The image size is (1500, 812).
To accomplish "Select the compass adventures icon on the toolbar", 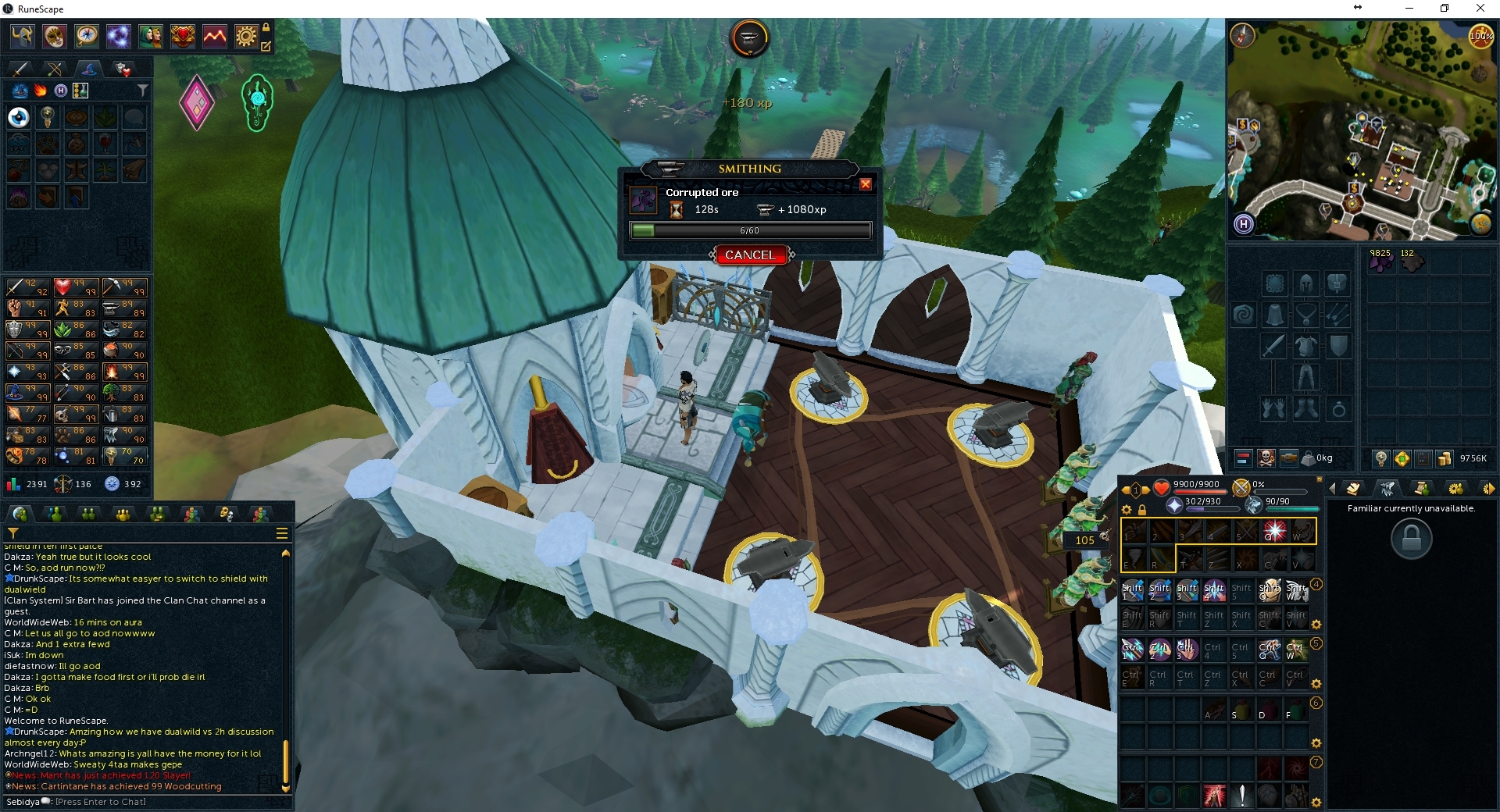I will 86,36.
